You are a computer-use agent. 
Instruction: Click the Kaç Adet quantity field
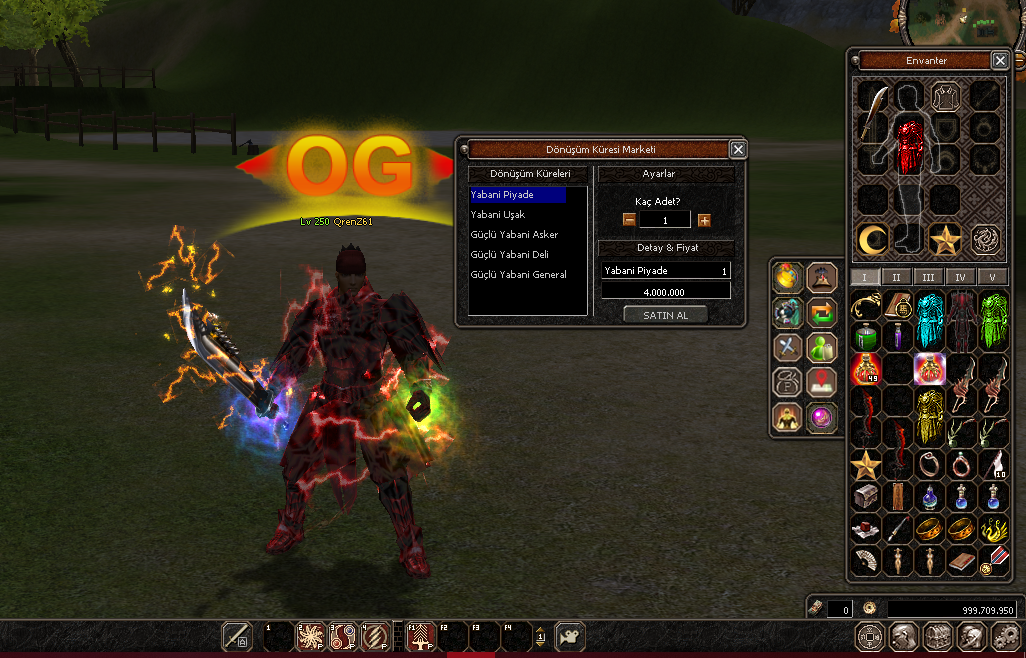(665, 220)
